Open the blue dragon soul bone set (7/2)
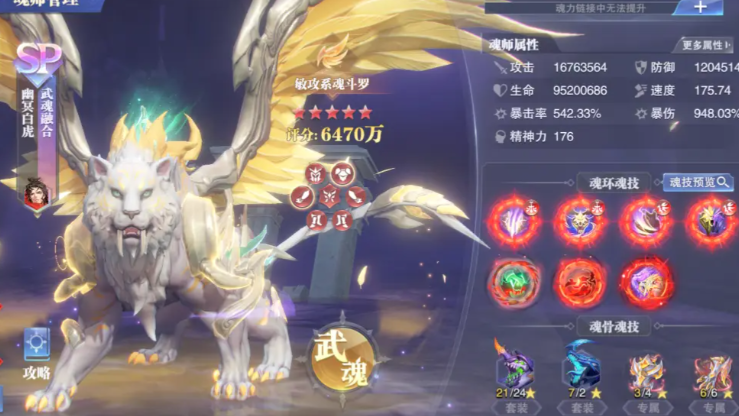The width and height of the screenshot is (739, 416). [581, 372]
